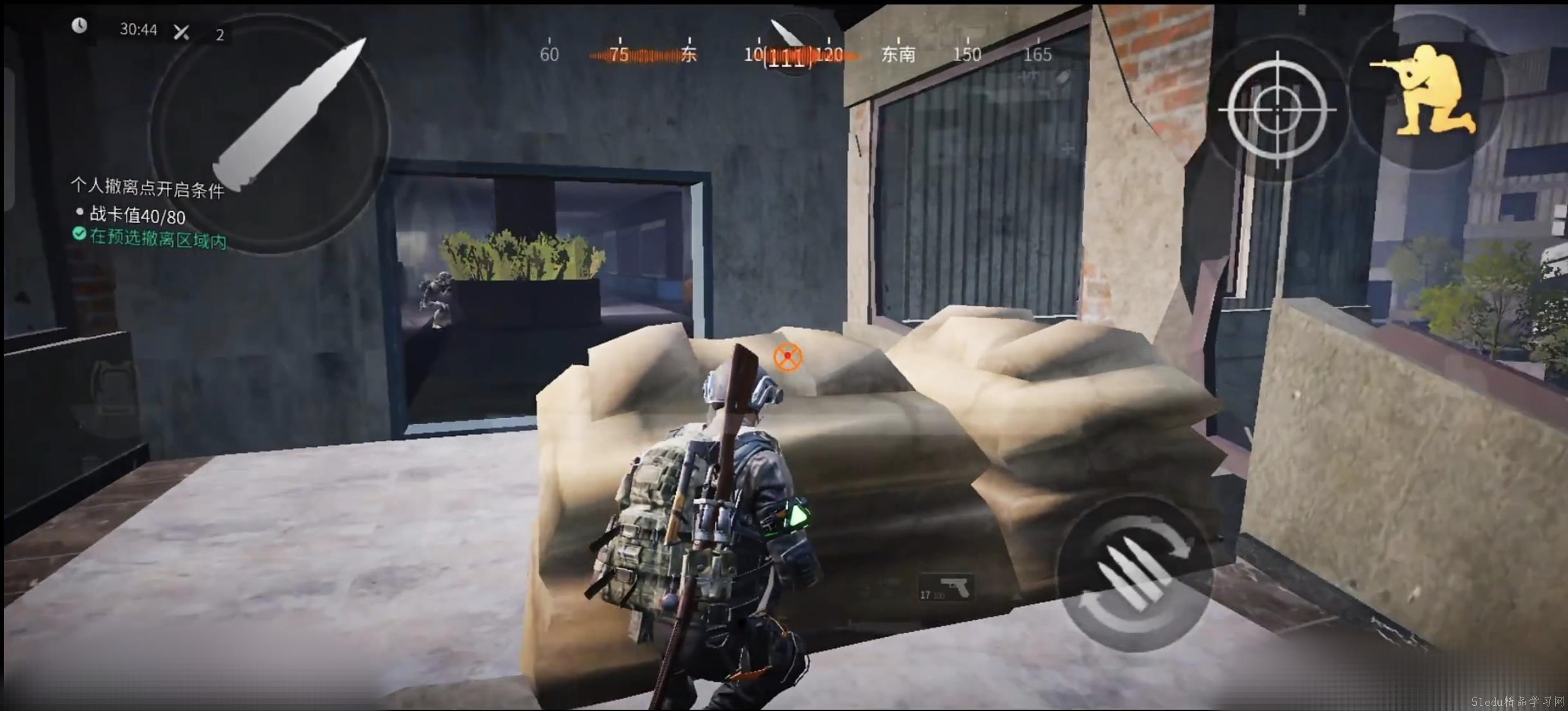Select the pistol weapon slot

point(946,588)
